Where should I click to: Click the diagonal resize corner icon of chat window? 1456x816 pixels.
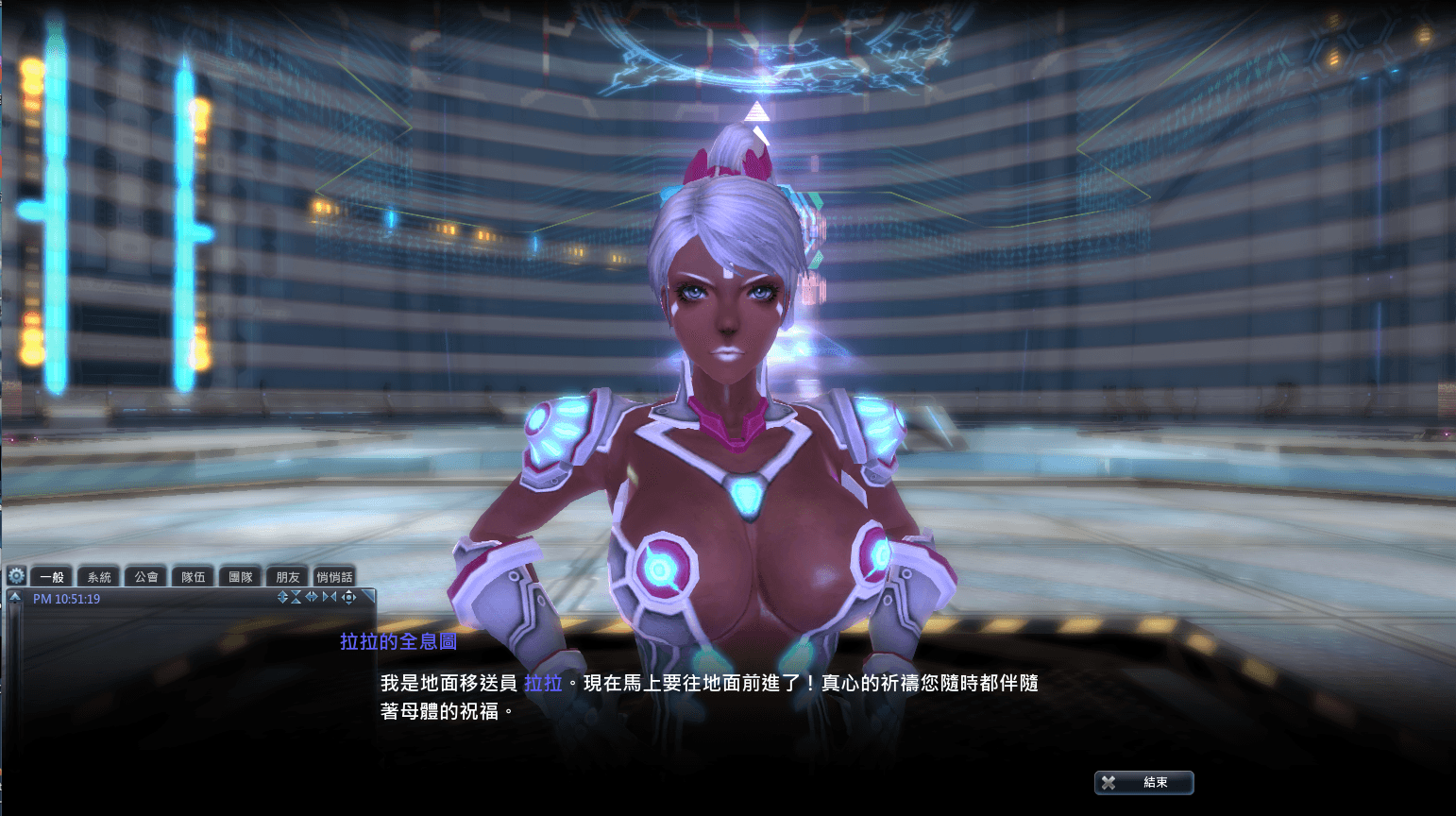tap(368, 596)
